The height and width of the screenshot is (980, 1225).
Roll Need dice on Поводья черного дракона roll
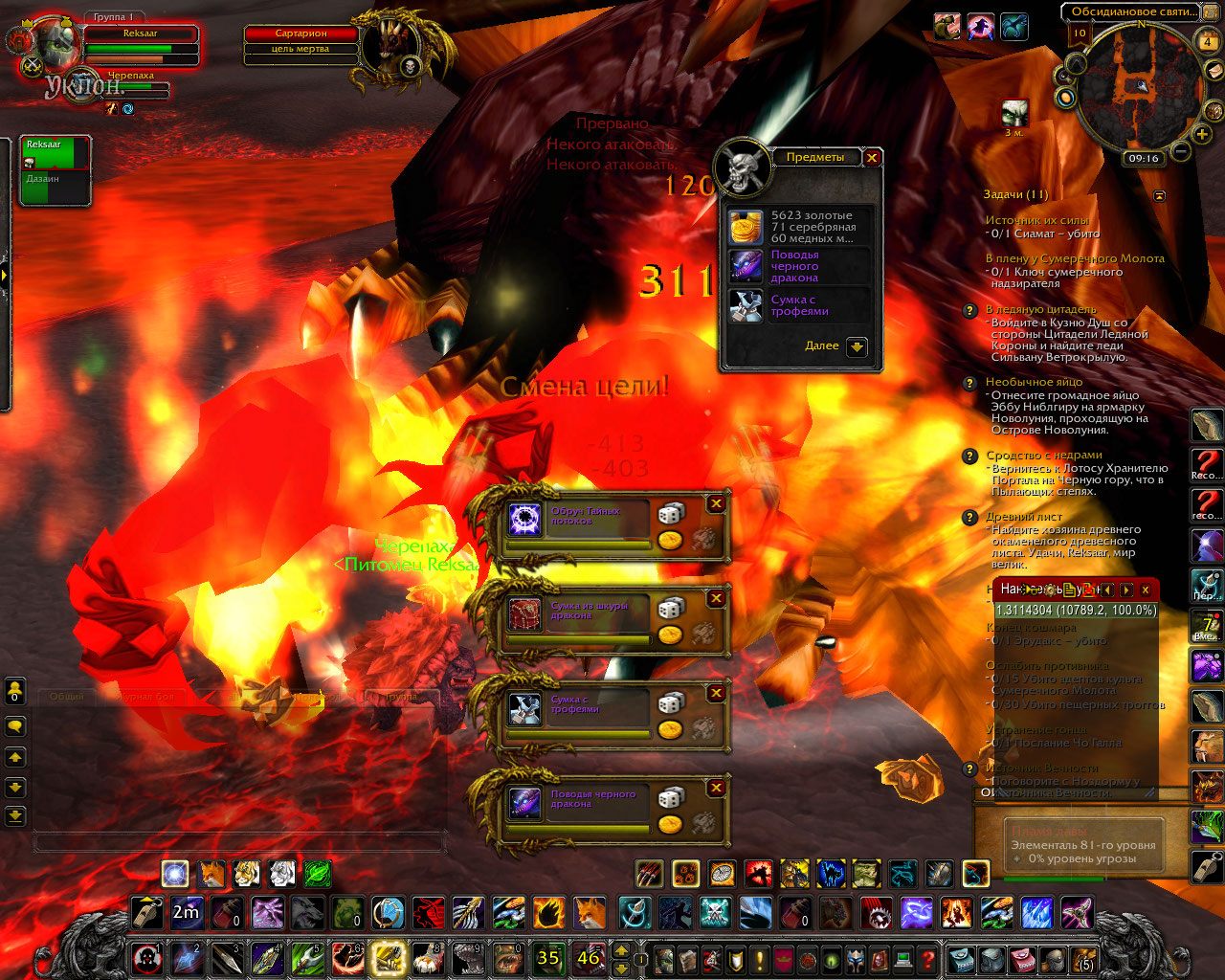pyautogui.click(x=671, y=797)
